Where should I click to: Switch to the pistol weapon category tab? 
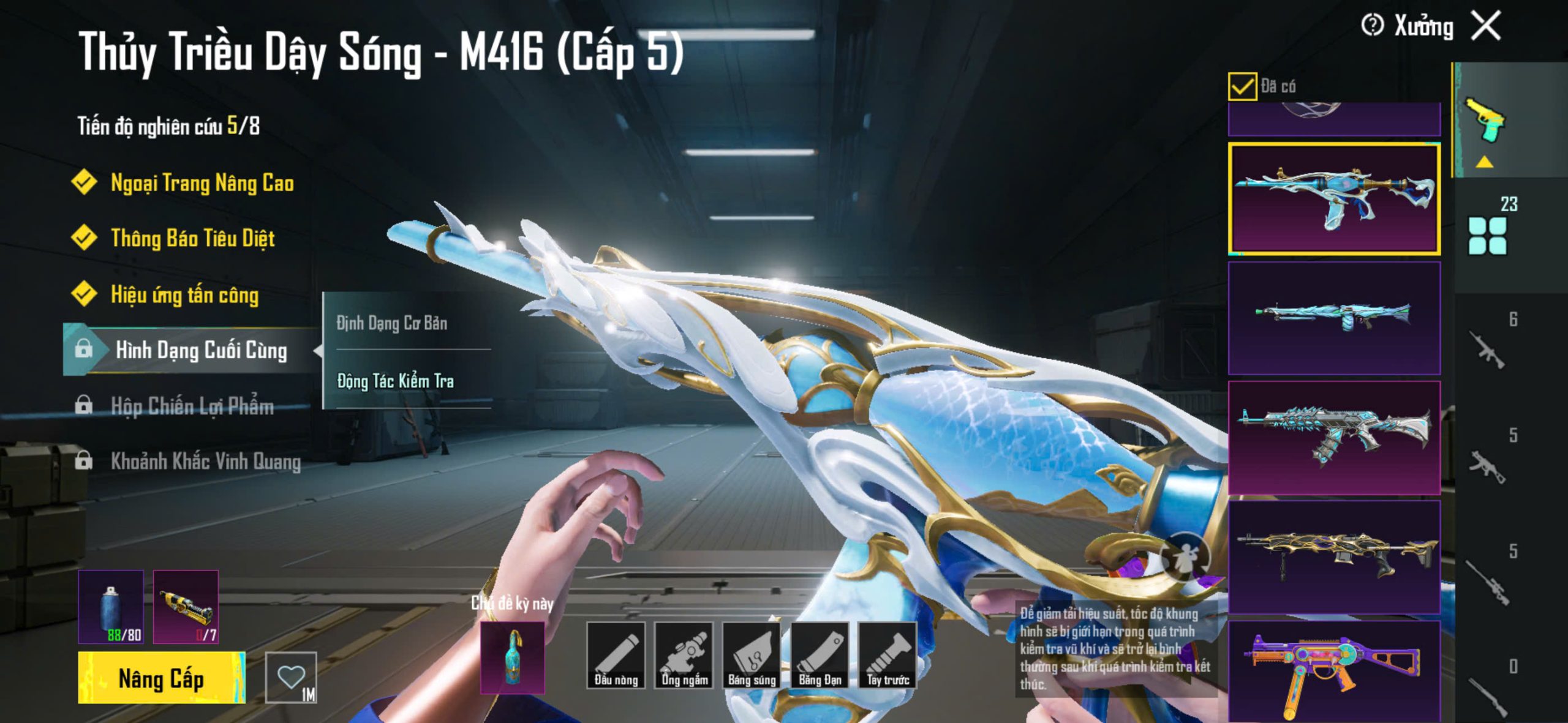[1485, 120]
